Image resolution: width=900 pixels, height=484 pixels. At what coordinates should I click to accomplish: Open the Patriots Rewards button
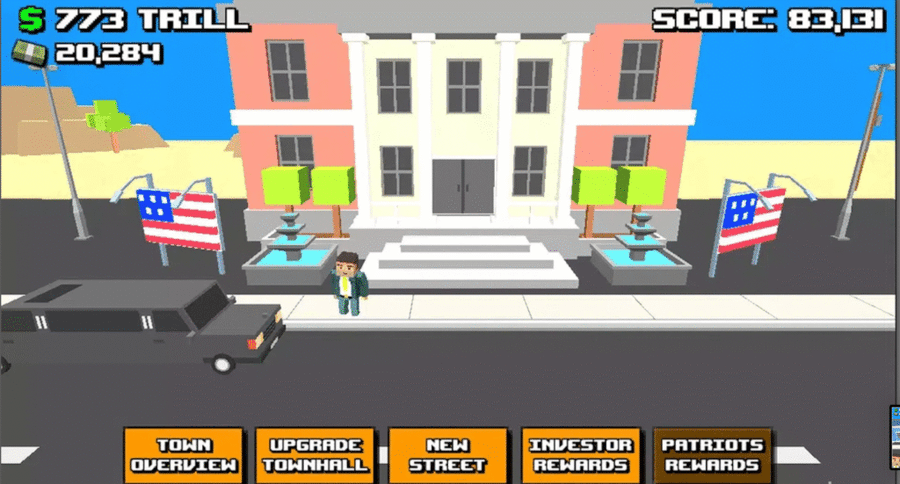click(714, 455)
